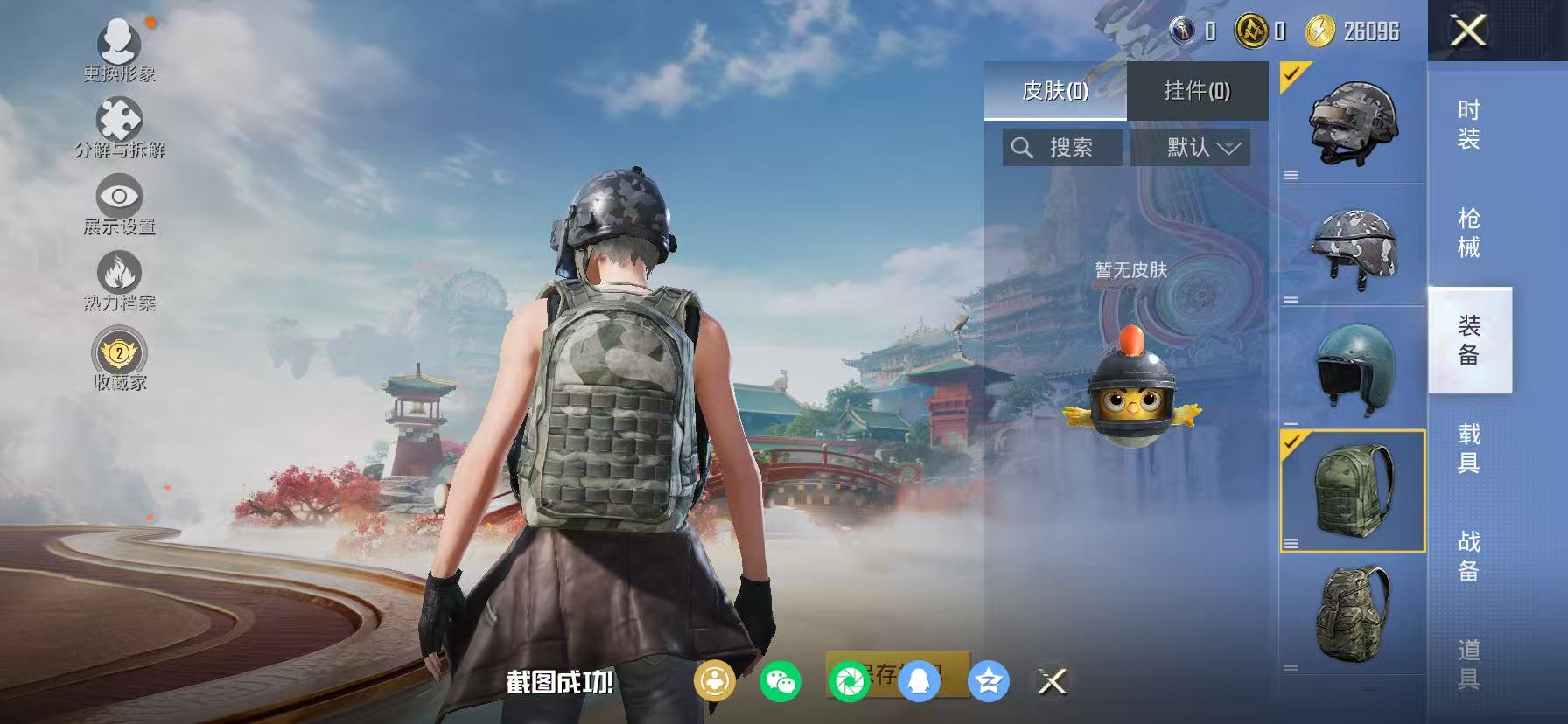Expand the 时装 category section

[x=1469, y=127]
